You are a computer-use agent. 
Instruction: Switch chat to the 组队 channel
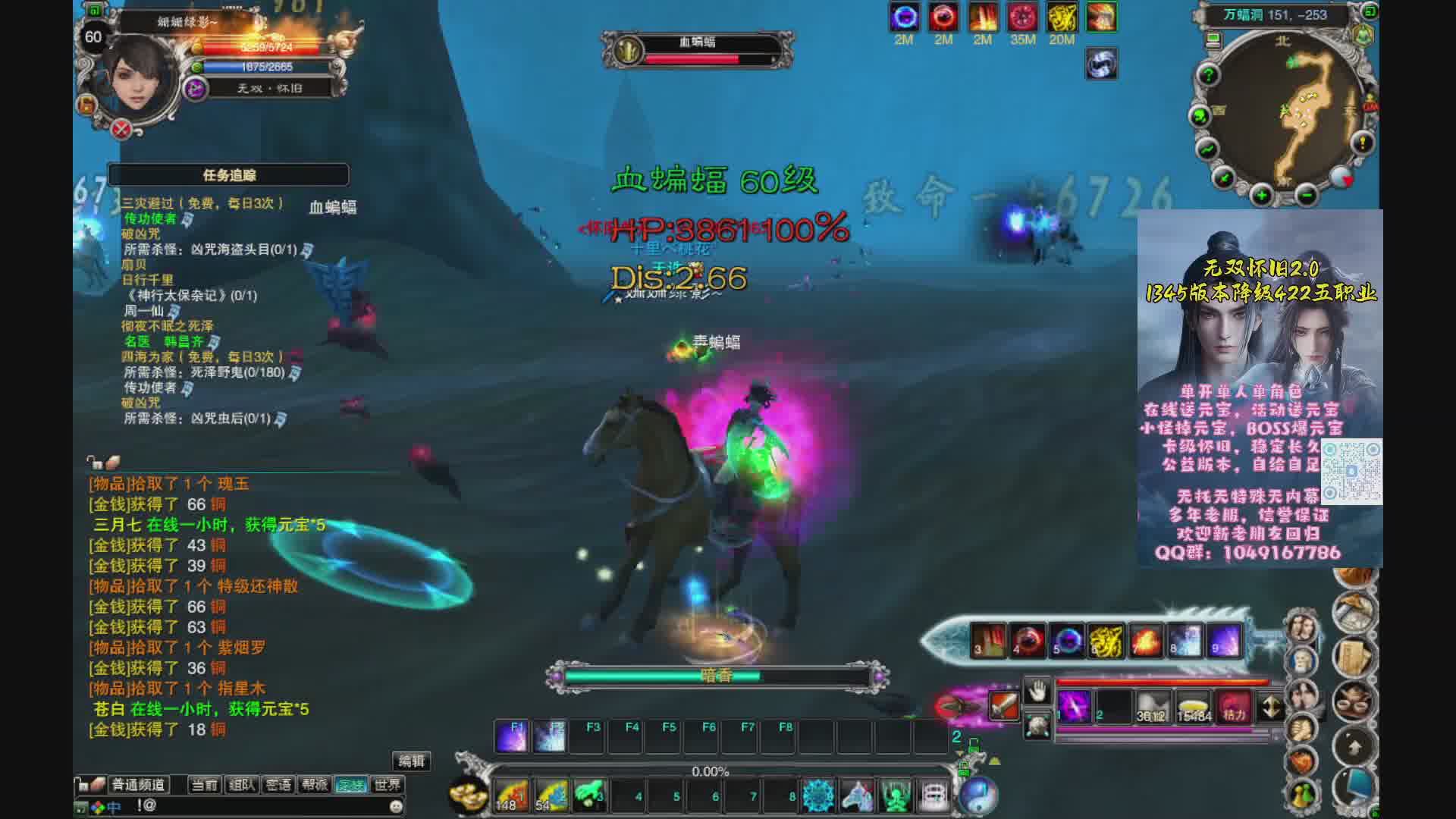click(x=242, y=785)
